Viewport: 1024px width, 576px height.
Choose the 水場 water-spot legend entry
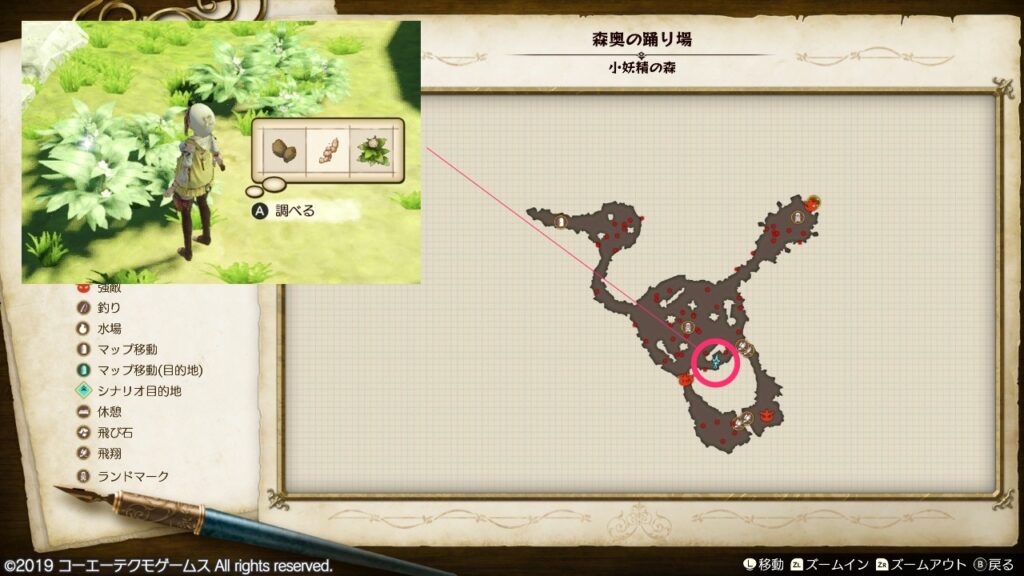point(110,328)
